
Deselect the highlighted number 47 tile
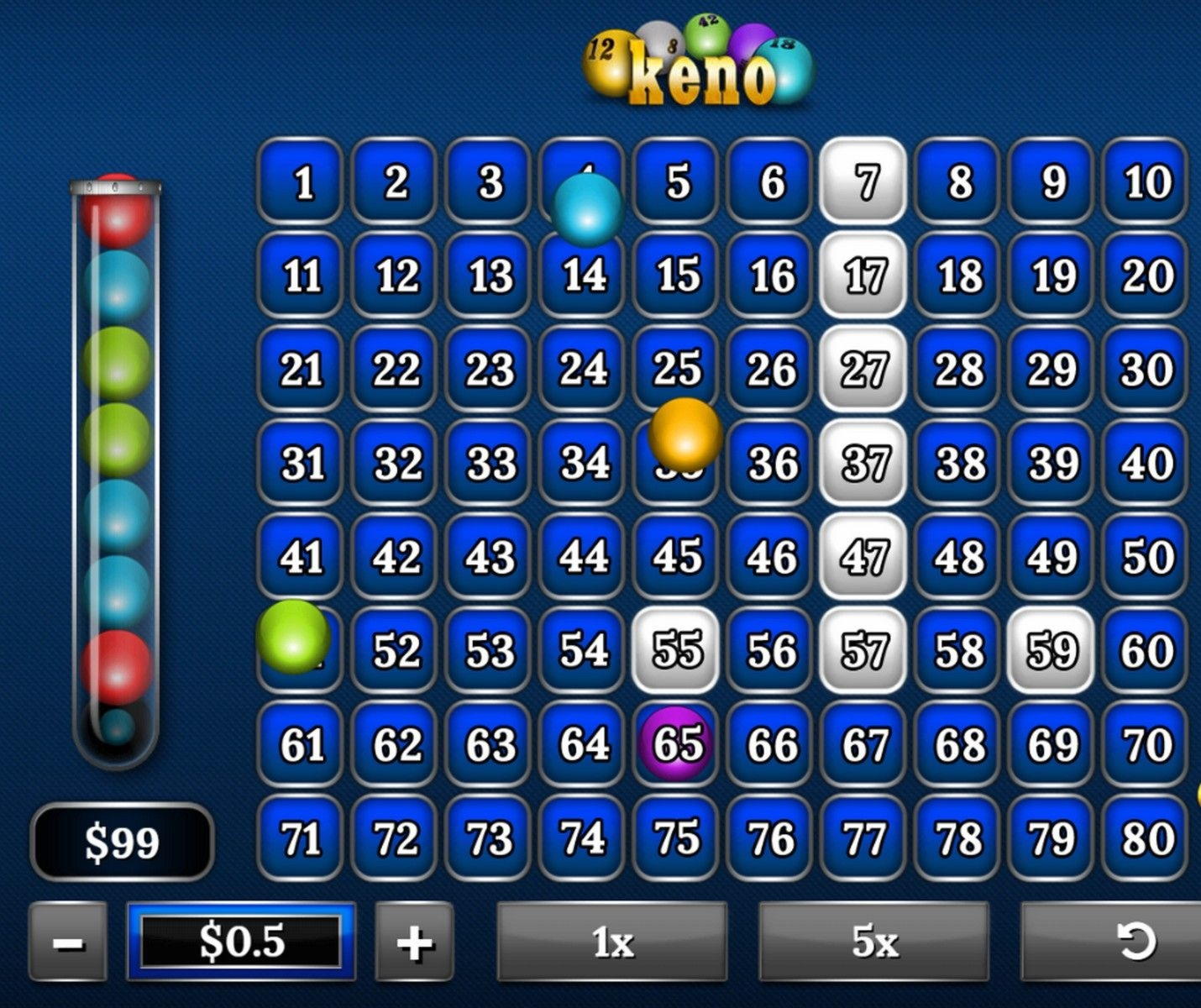tap(864, 557)
